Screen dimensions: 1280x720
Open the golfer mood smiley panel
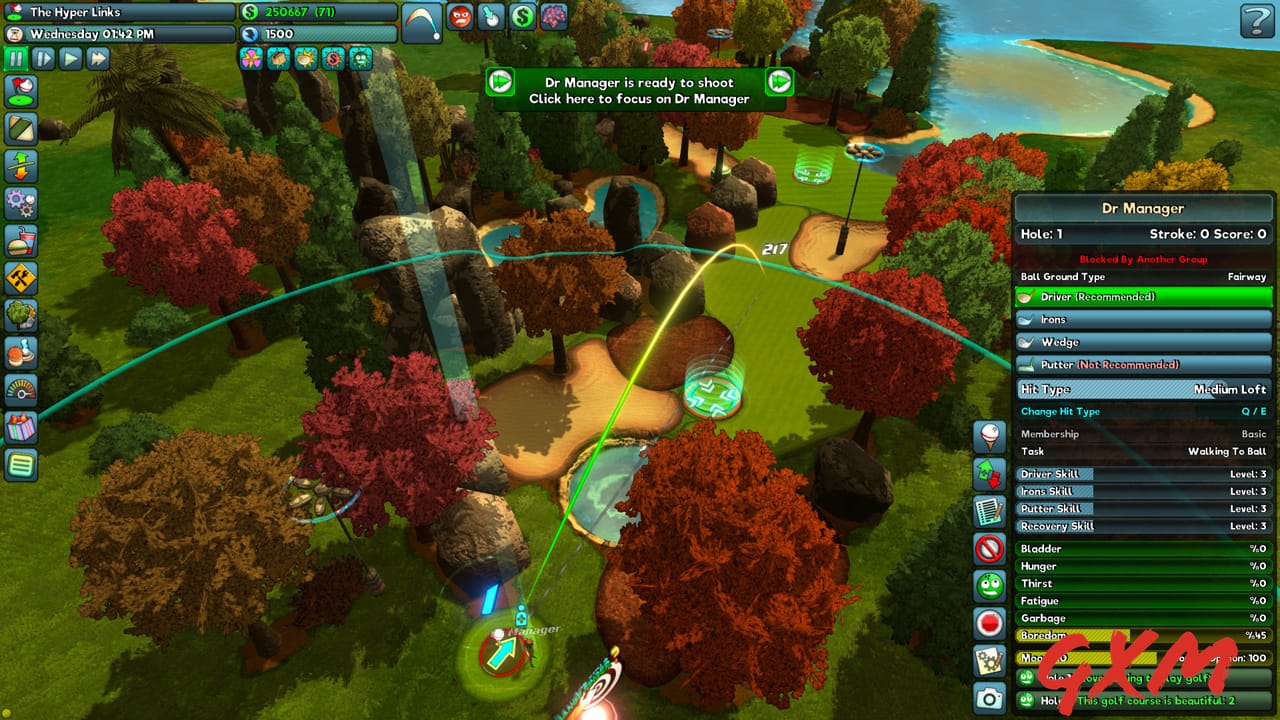(x=988, y=585)
